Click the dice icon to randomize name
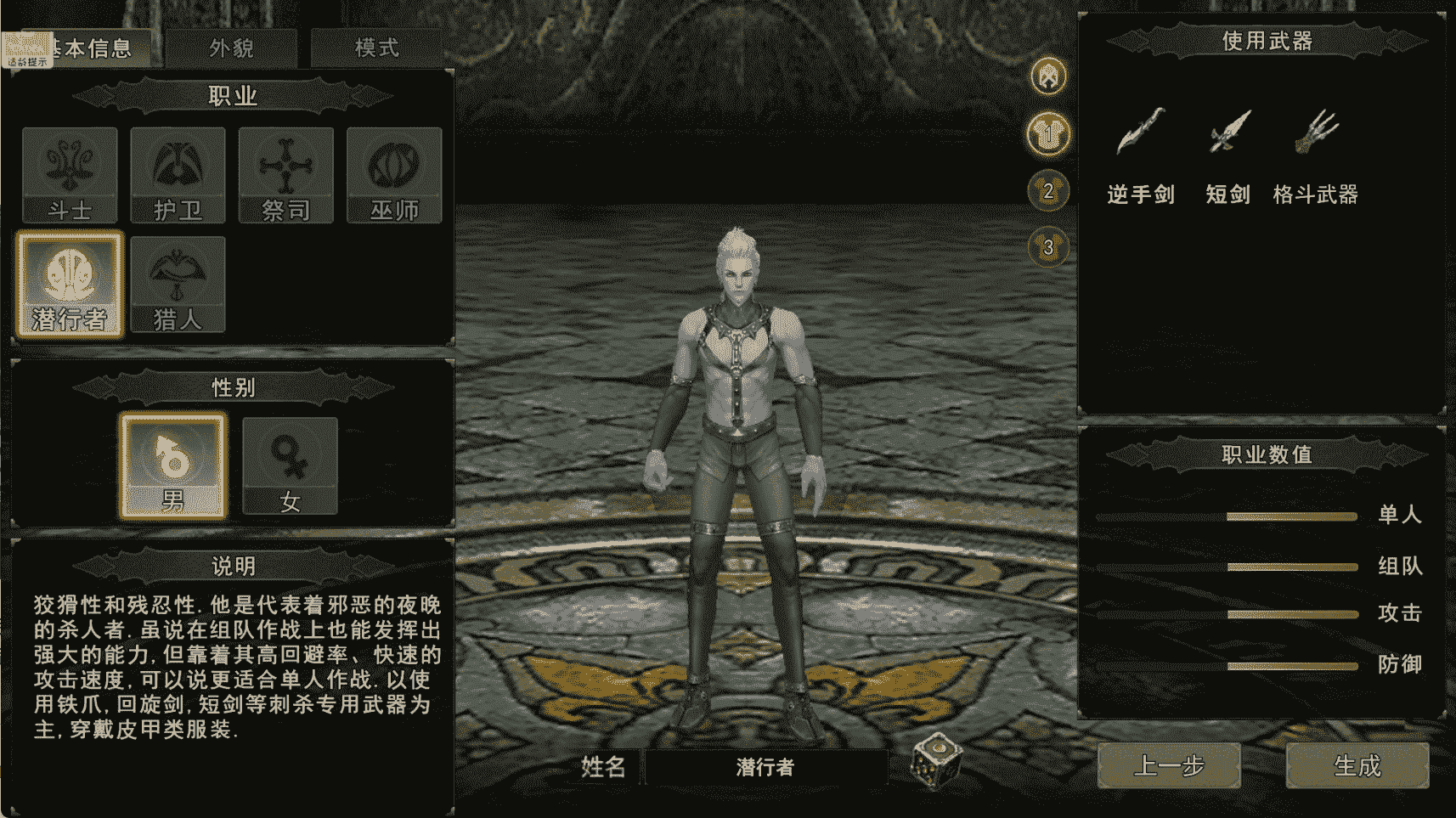The width and height of the screenshot is (1456, 818). pos(937,762)
